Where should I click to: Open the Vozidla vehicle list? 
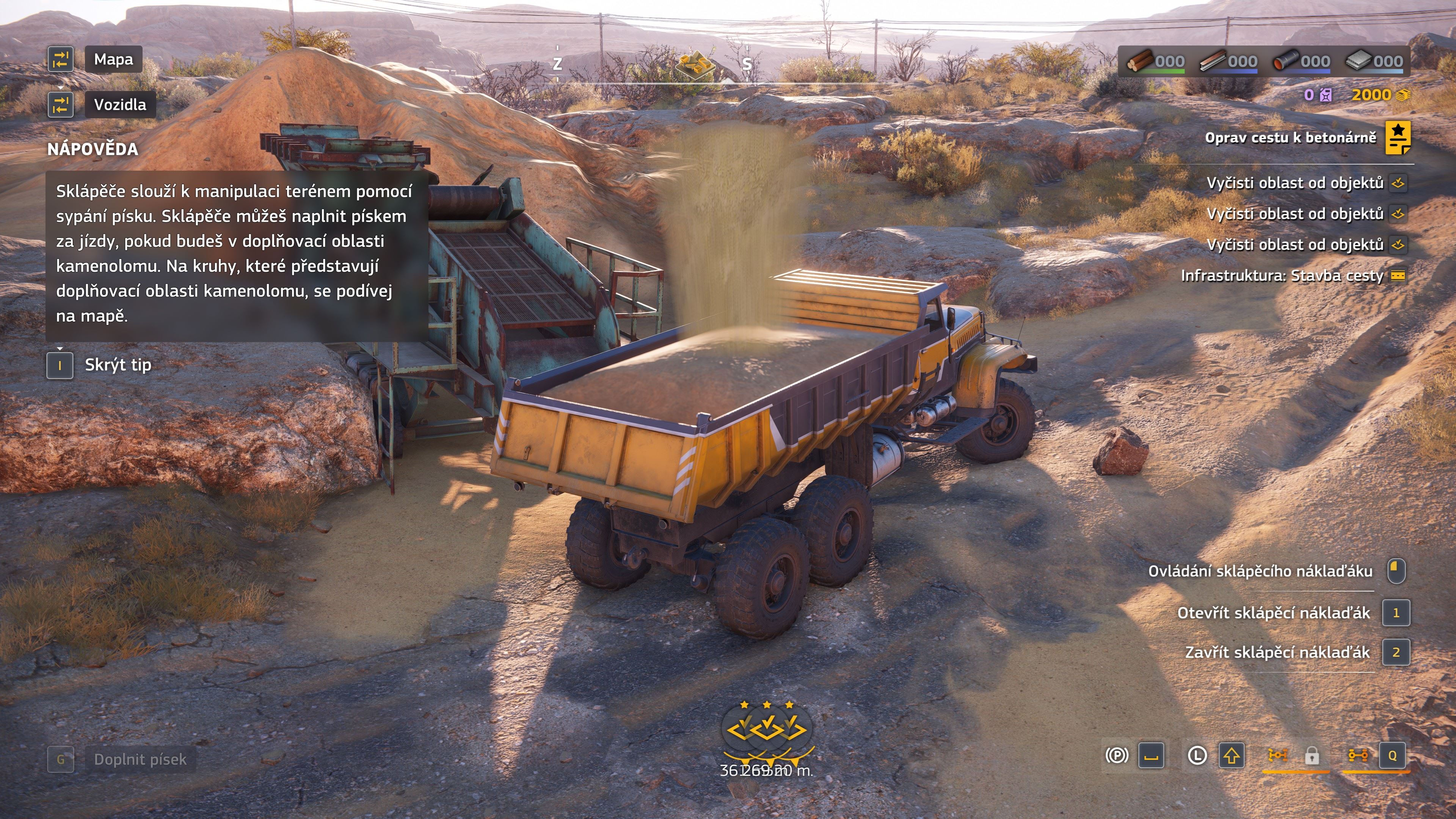119,105
